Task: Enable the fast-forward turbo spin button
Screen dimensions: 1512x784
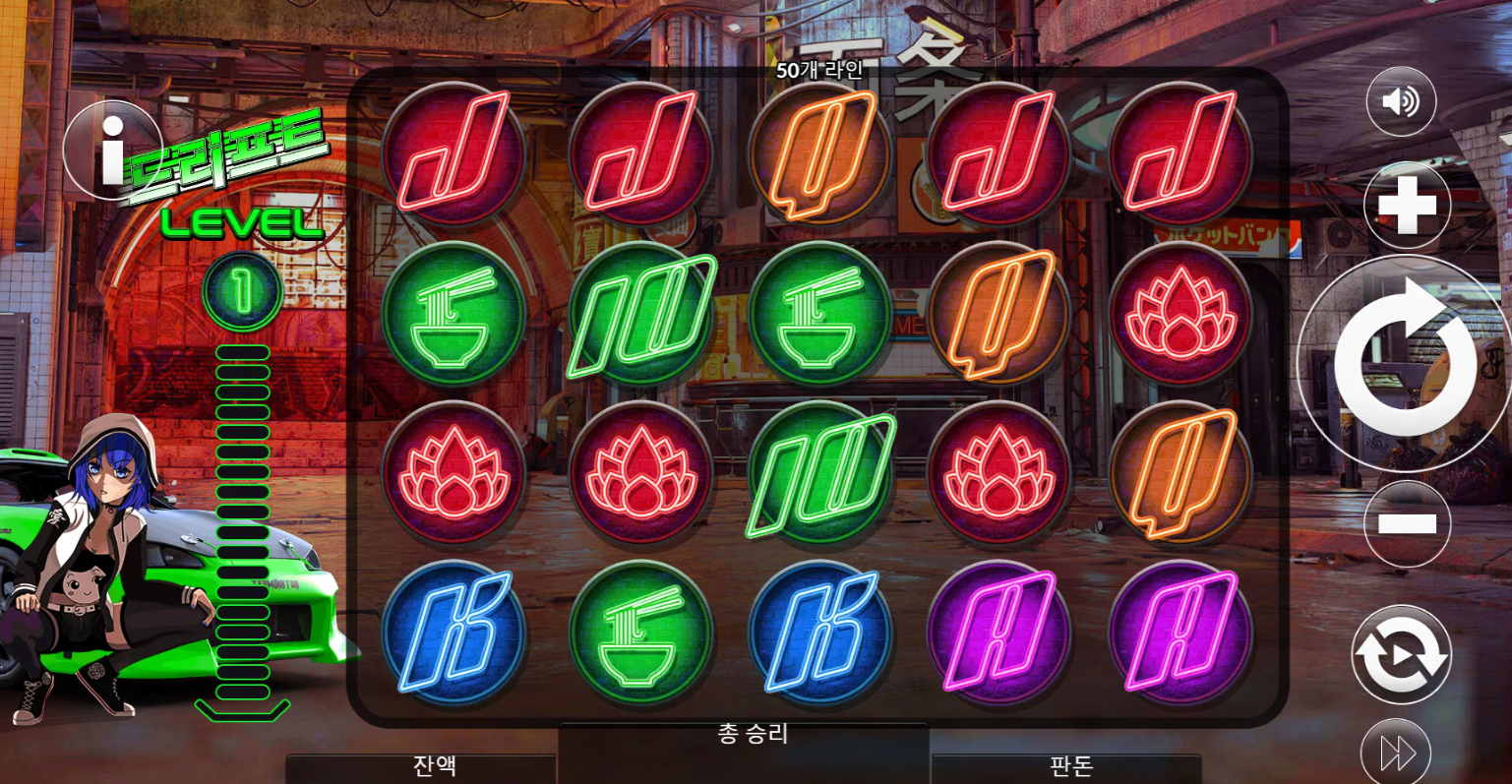Action: click(x=1396, y=753)
